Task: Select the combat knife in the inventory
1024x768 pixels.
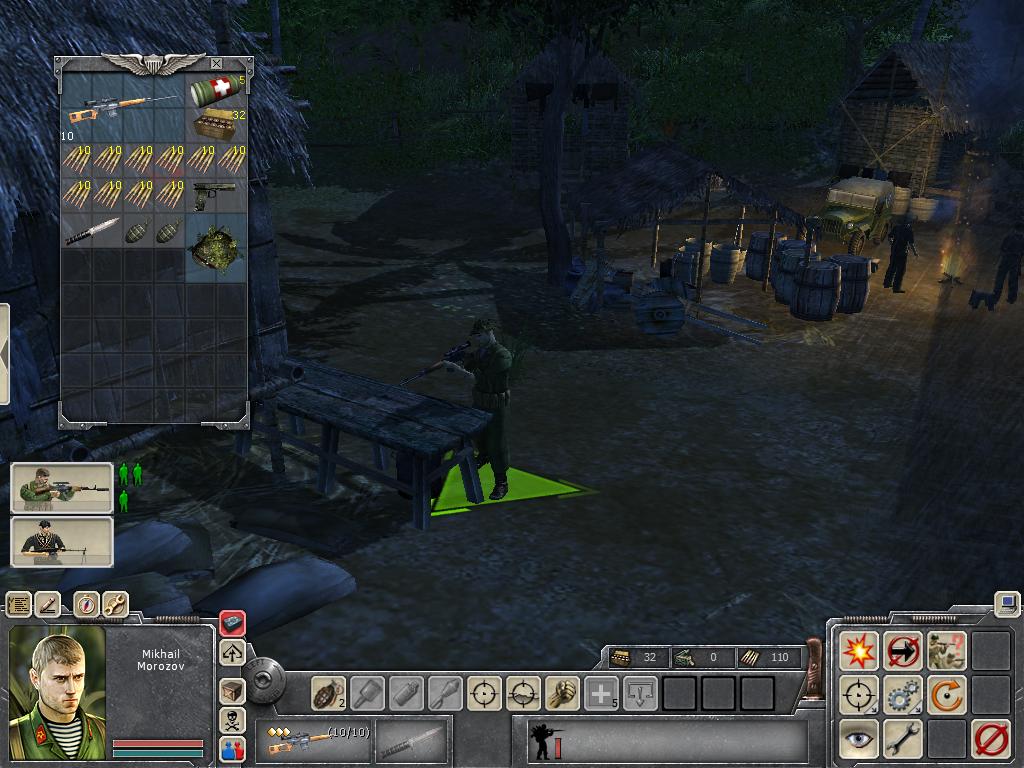Action: [x=92, y=230]
